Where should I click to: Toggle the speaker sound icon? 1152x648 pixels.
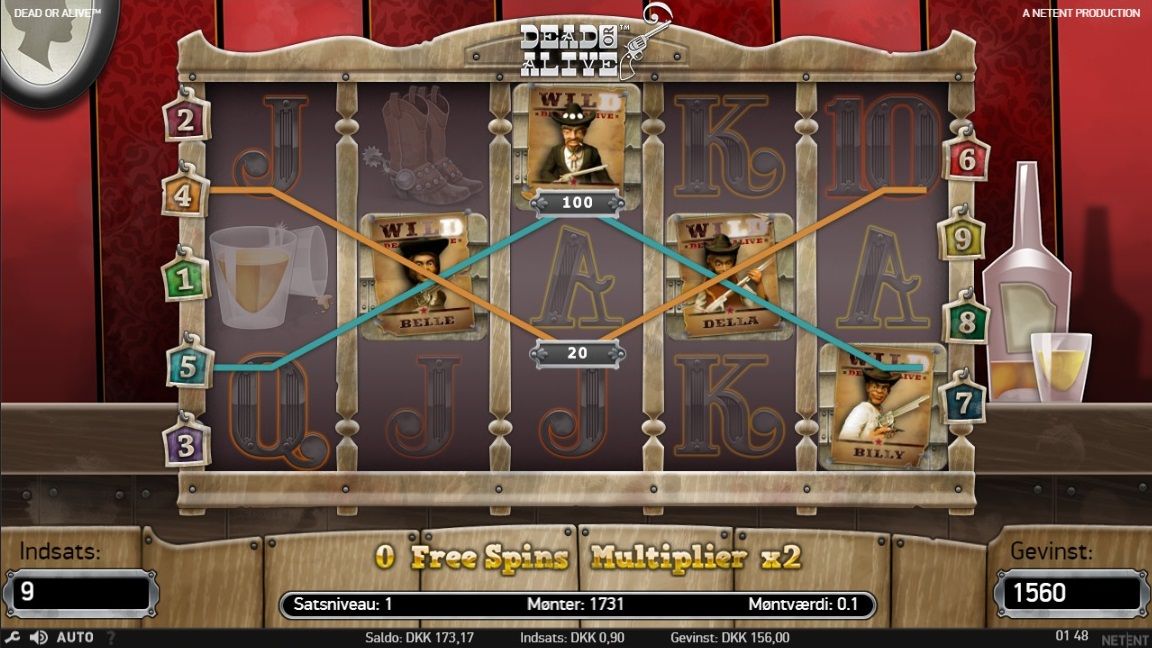(x=39, y=637)
